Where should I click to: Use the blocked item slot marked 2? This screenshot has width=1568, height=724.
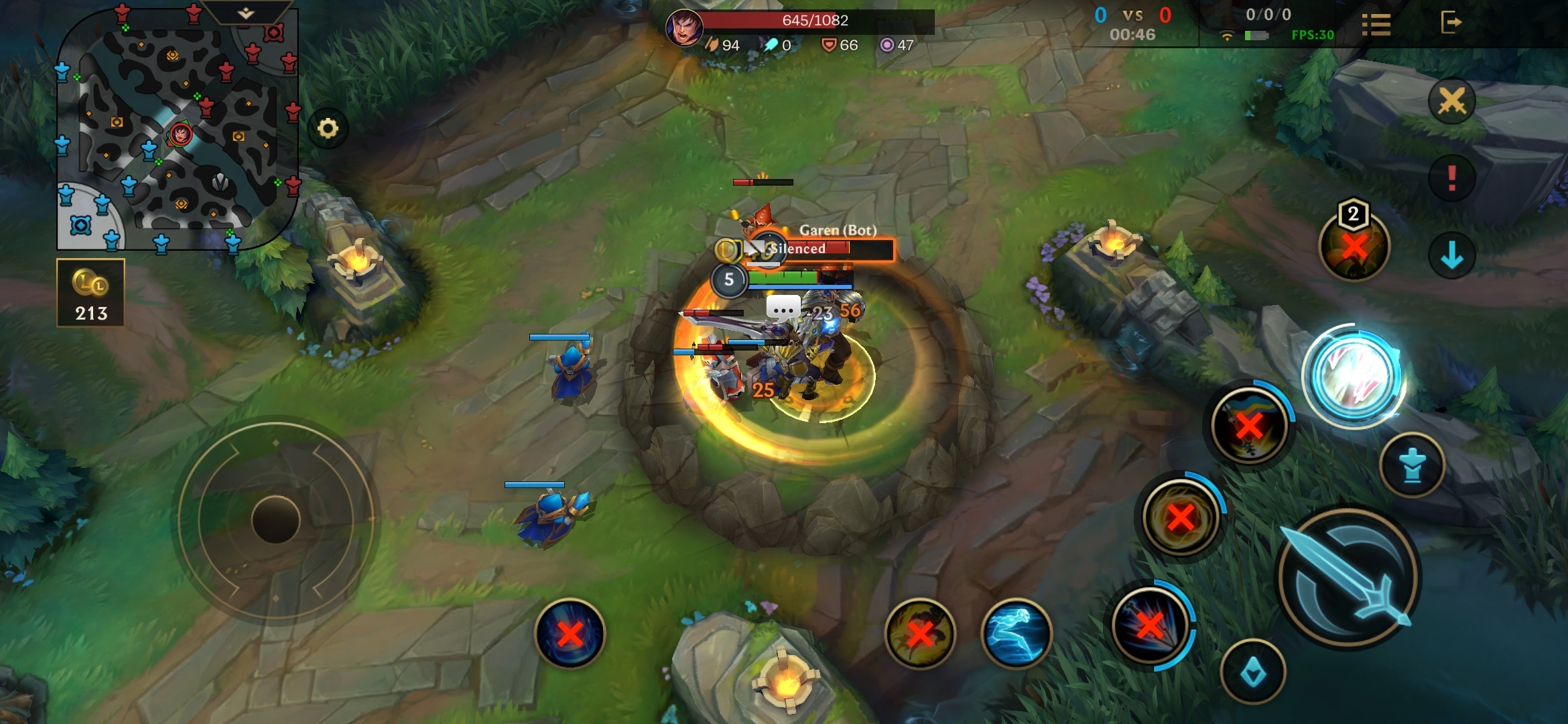1354,245
